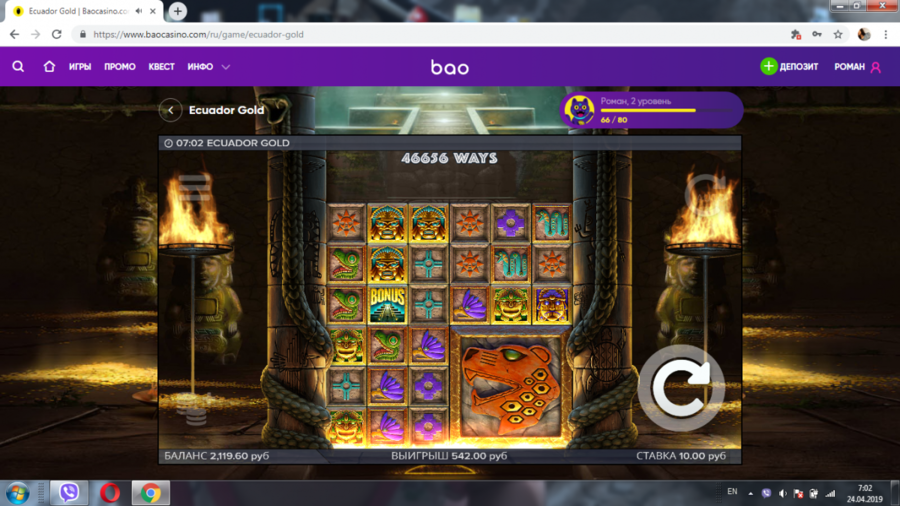
Task: Click the bao logo
Action: click(x=450, y=67)
